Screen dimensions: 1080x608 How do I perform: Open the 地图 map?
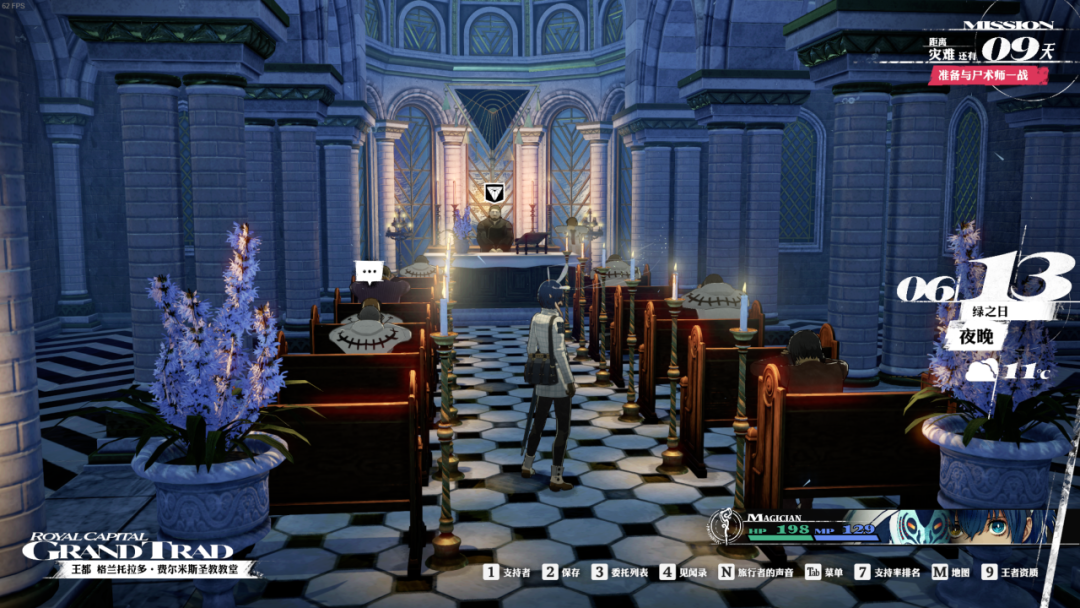[x=951, y=573]
